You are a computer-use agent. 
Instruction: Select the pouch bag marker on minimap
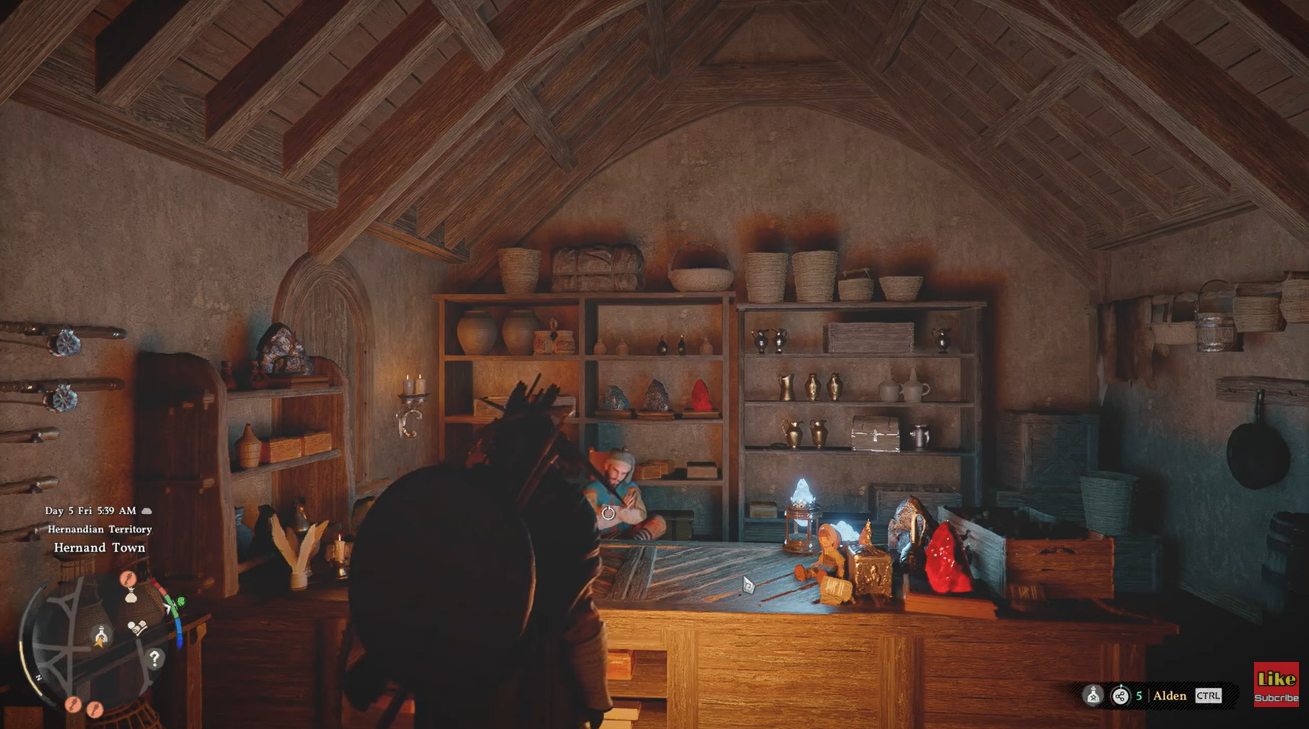coord(130,595)
